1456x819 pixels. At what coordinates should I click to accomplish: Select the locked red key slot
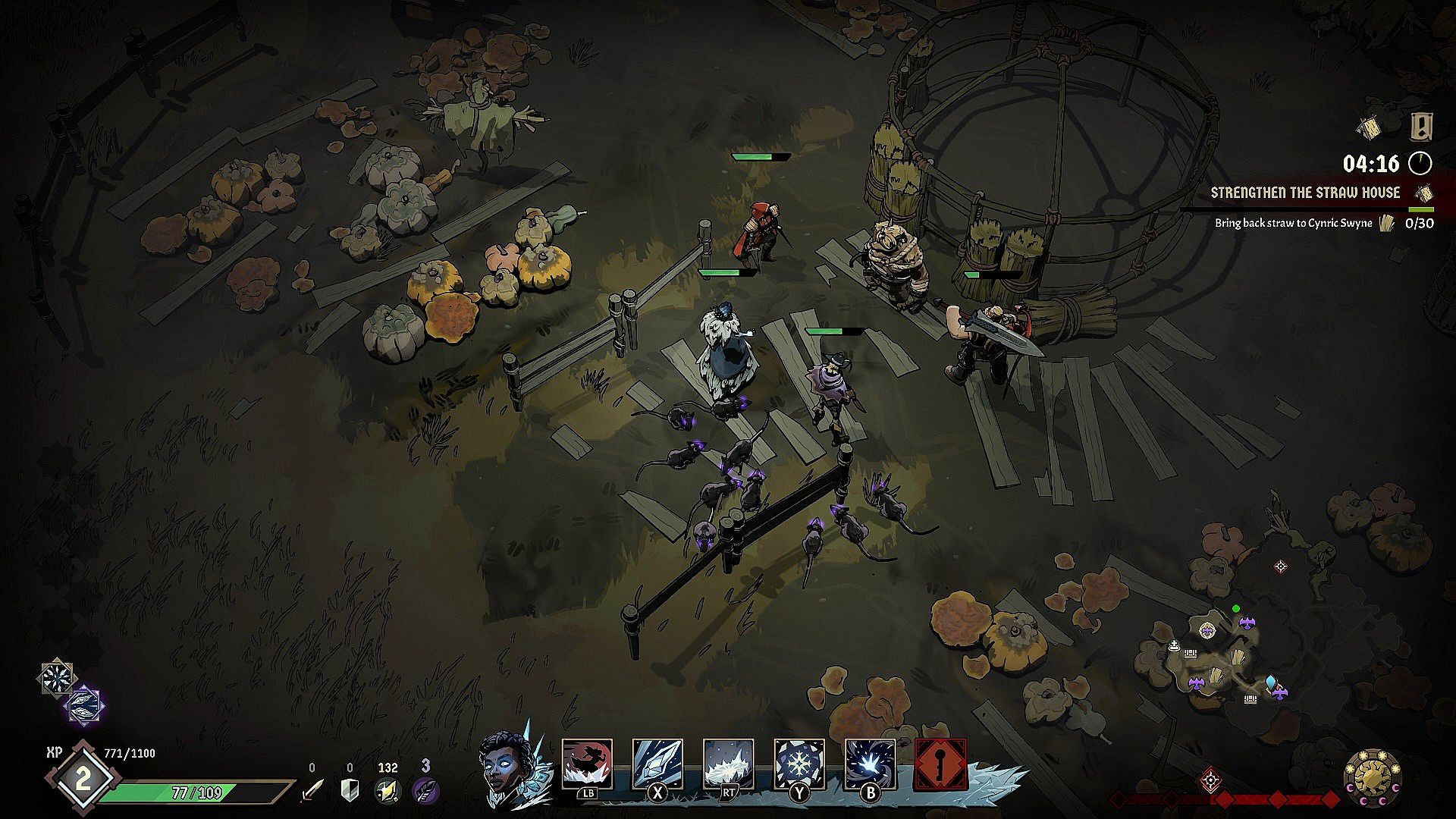pos(940,764)
